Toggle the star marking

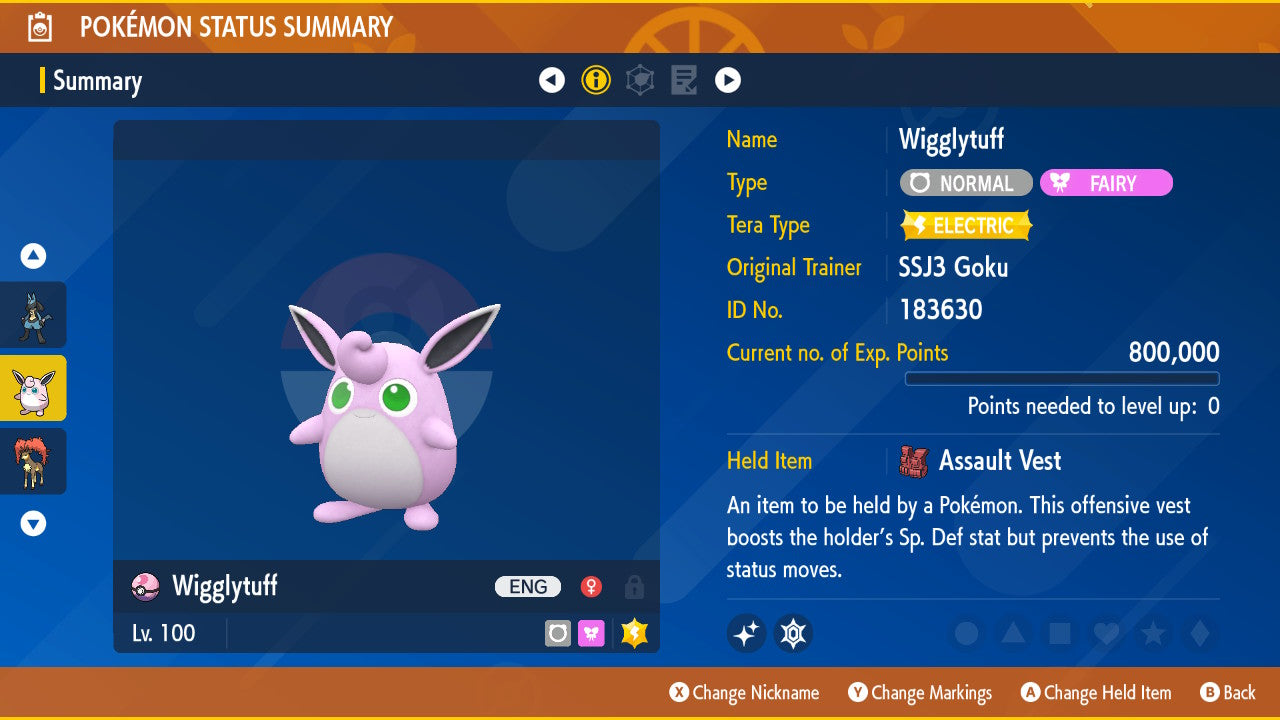click(x=1152, y=633)
